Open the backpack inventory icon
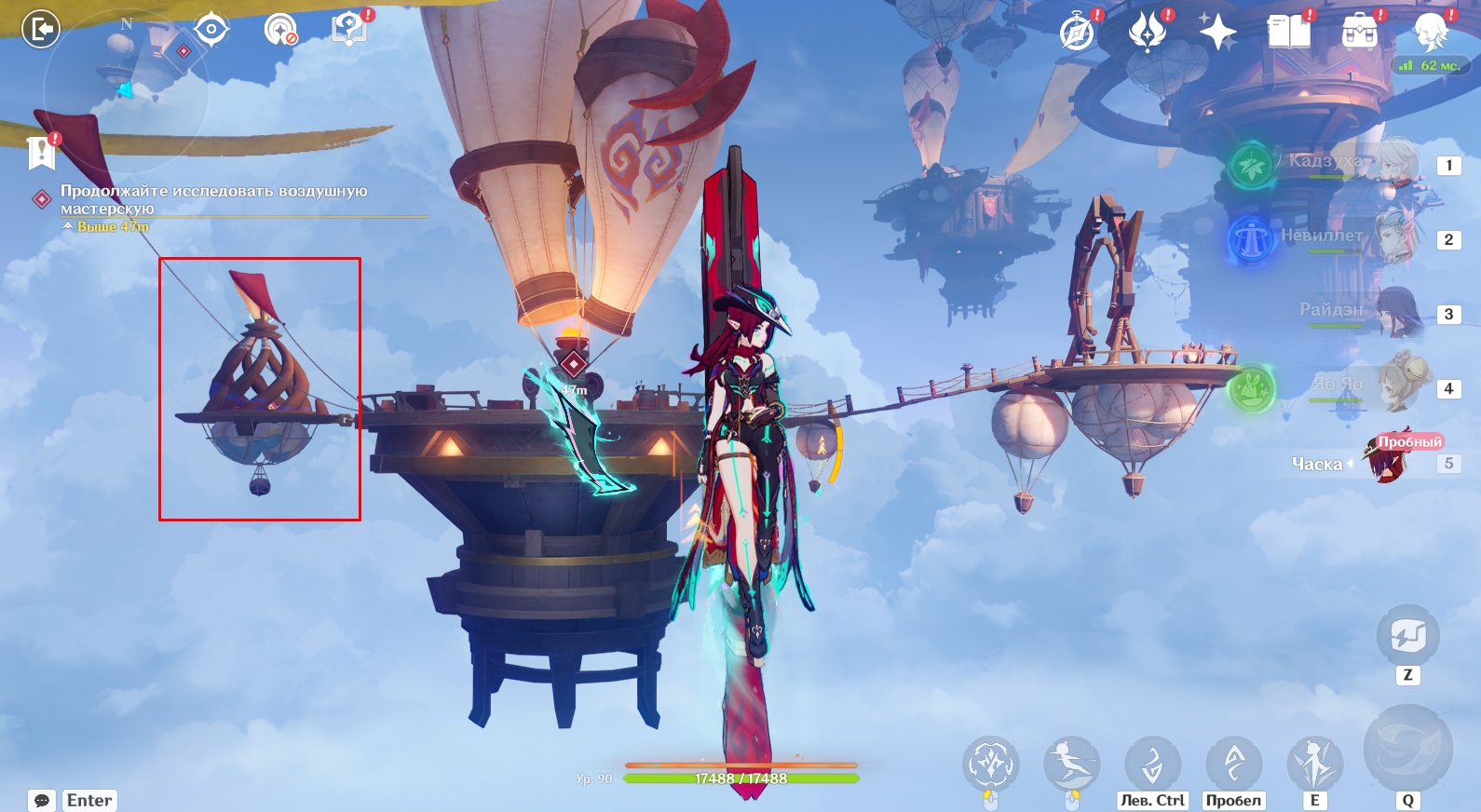This screenshot has width=1481, height=812. 1360,33
